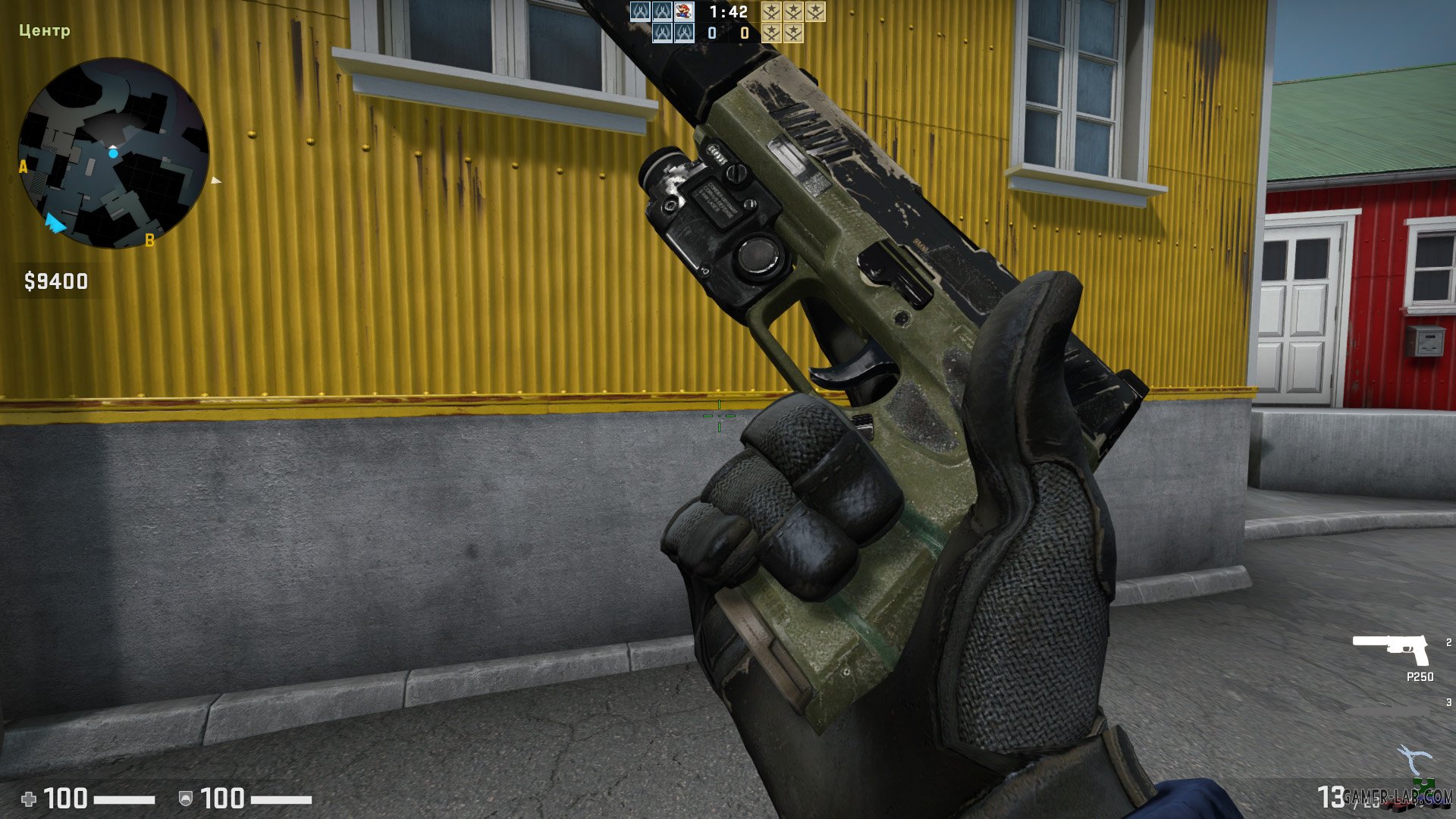Expand the T score counter showing 0
Screen dimensions: 1456x819
744,34
